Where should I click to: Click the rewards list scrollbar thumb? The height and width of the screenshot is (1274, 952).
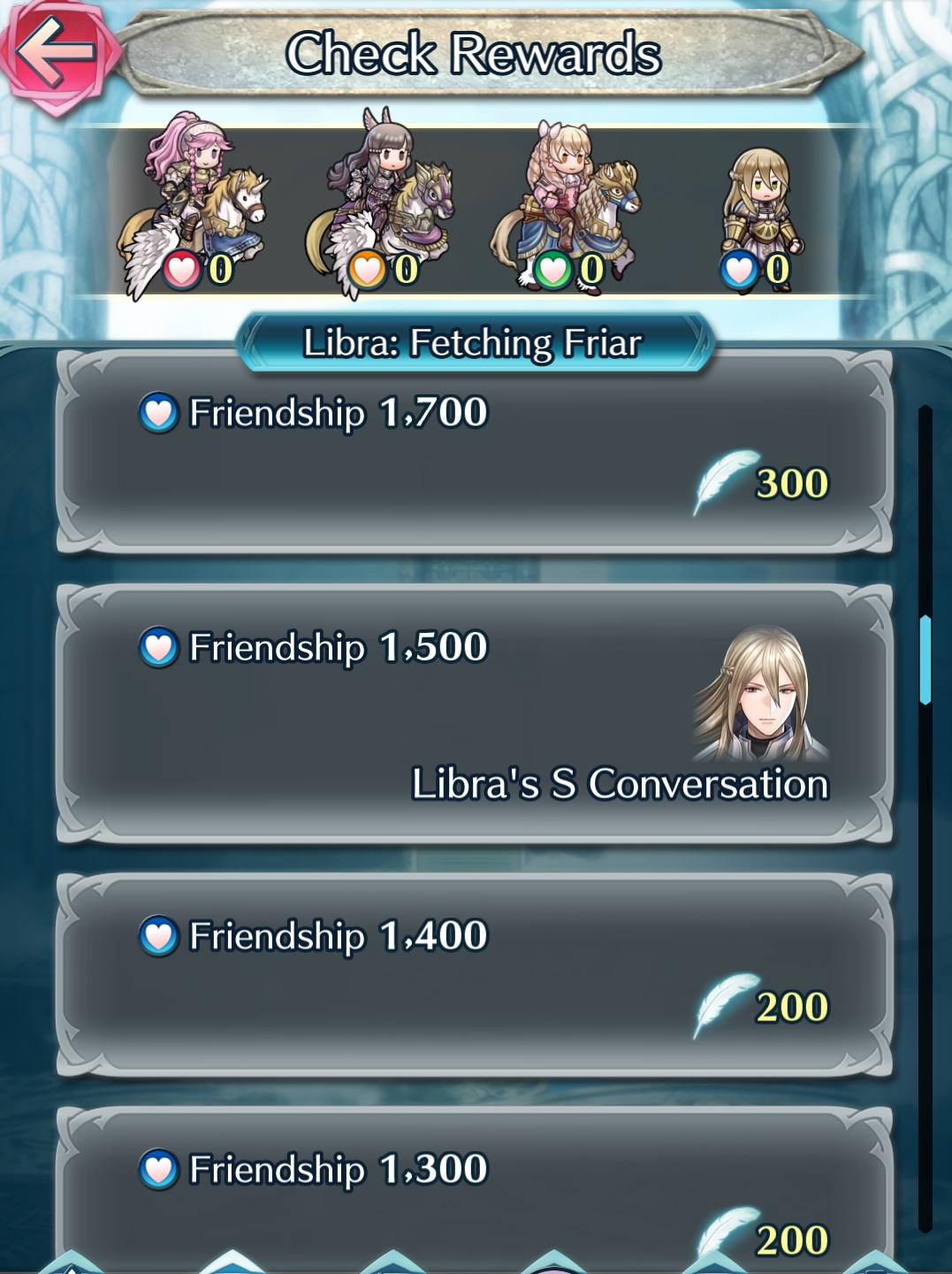[925, 660]
